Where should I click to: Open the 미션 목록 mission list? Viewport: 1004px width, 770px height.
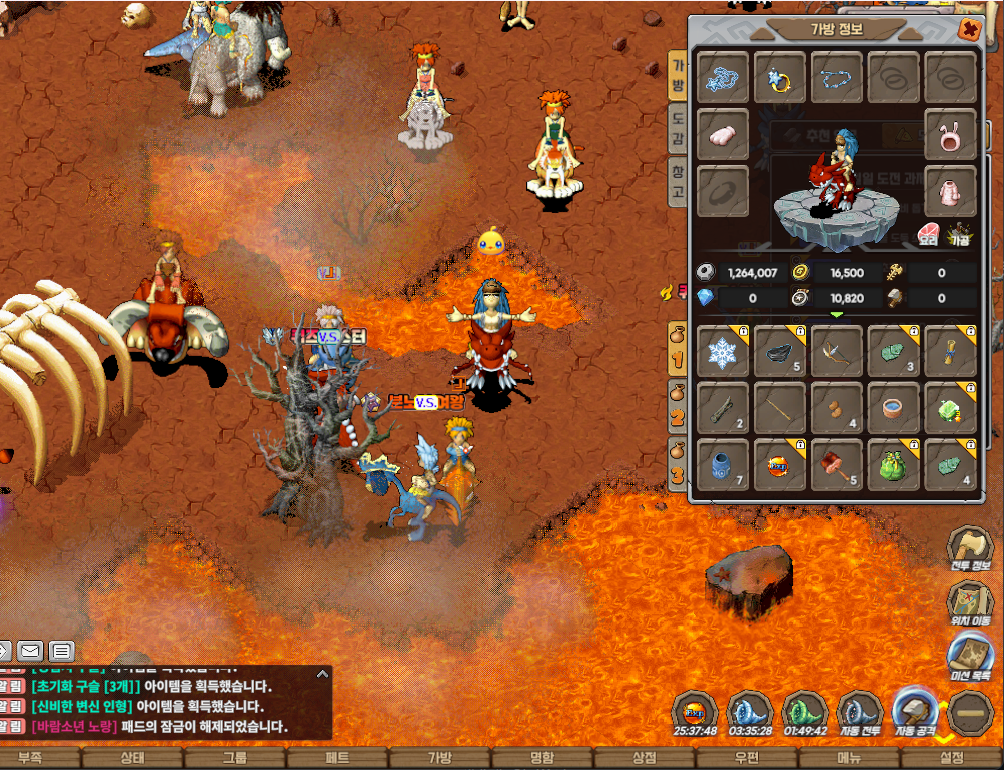[970, 659]
